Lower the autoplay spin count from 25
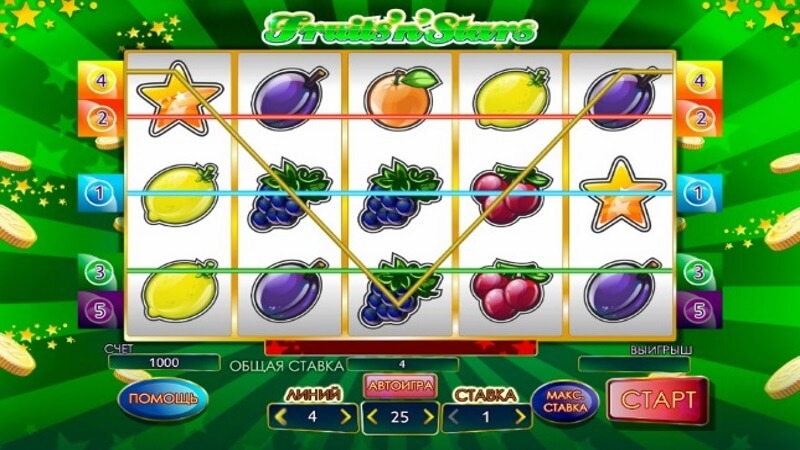Screen dimensions: 800x450 tap(373, 417)
